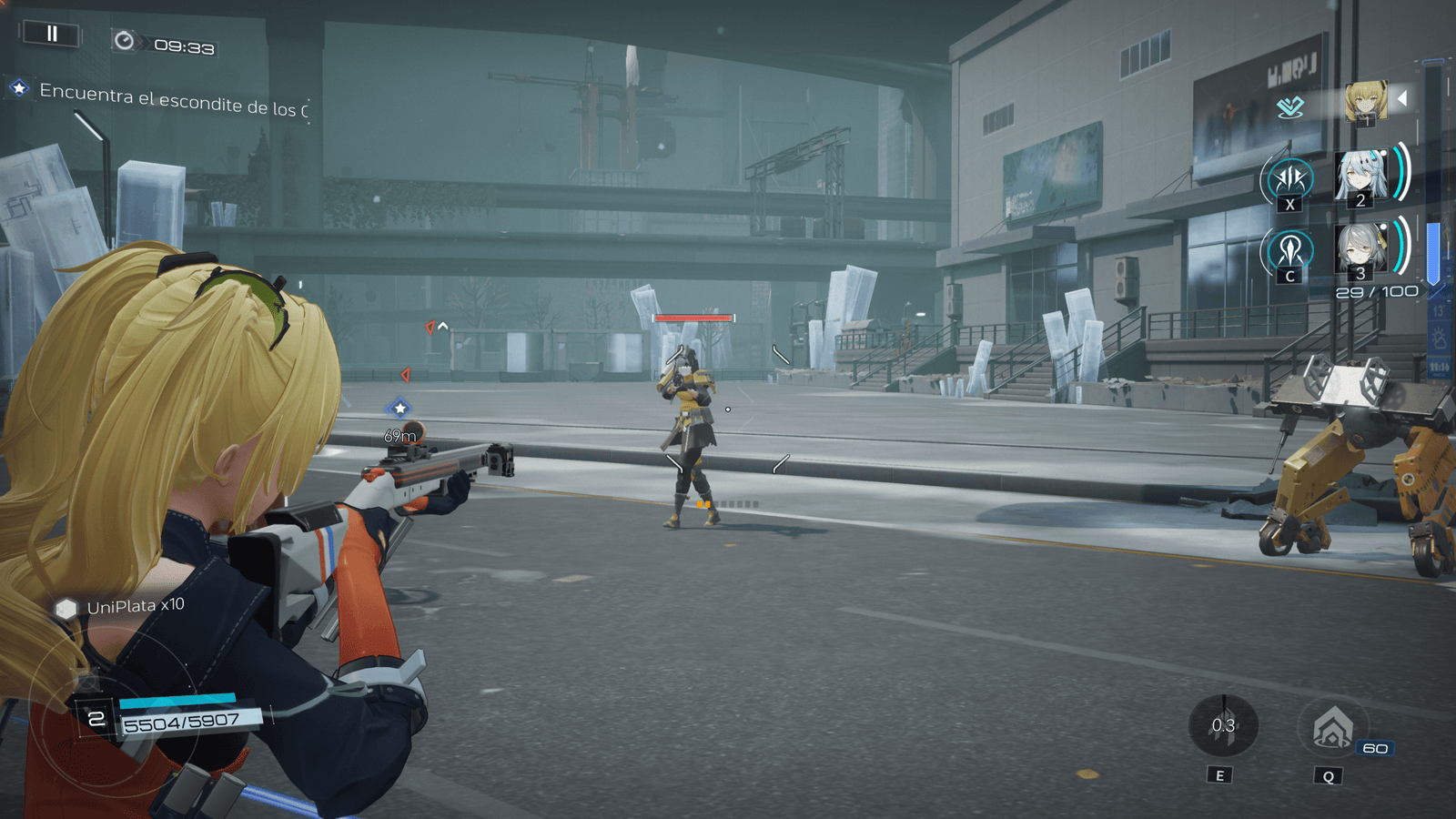Click the blue star objective waypoint marker
Image resolution: width=1456 pixels, height=819 pixels.
399,409
